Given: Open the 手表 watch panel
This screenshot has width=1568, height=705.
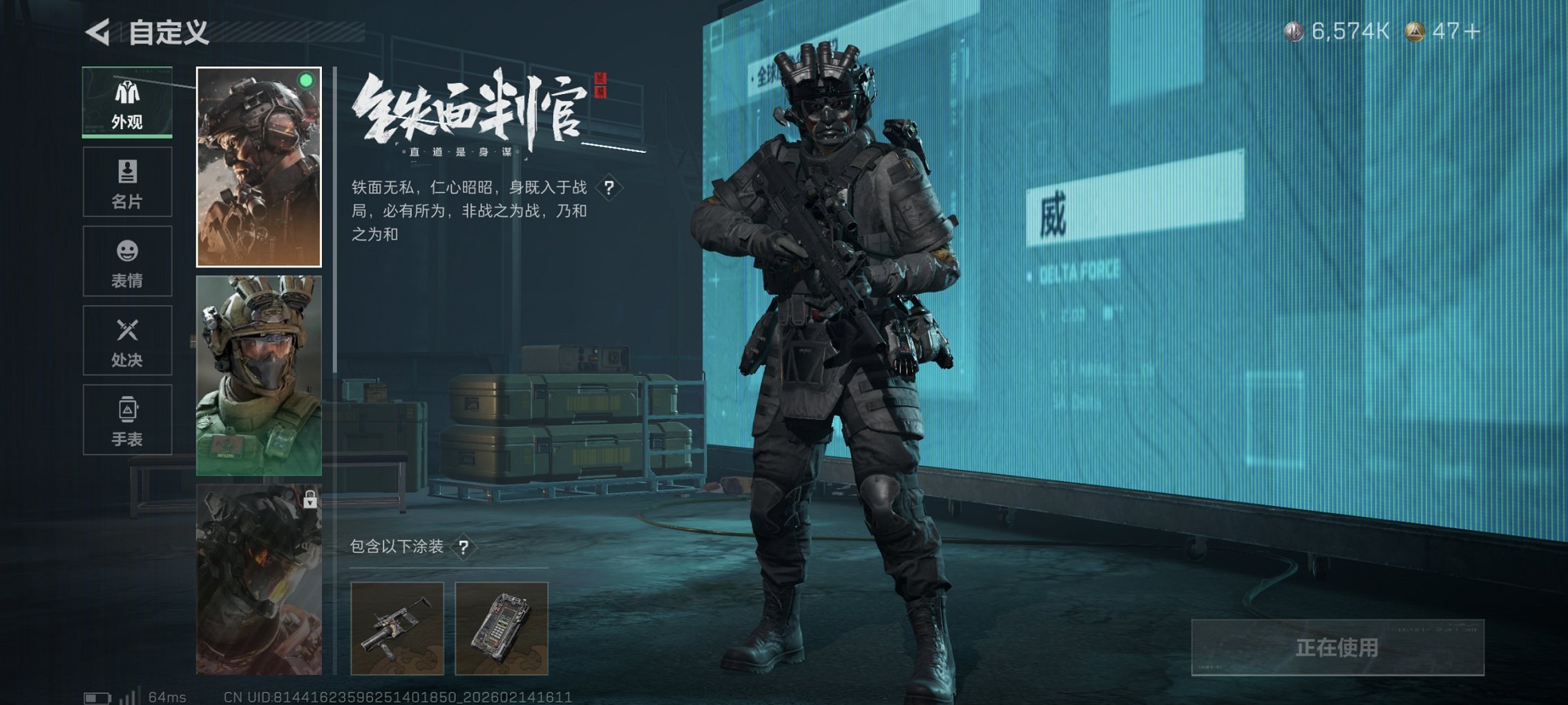Looking at the screenshot, I should (126, 420).
